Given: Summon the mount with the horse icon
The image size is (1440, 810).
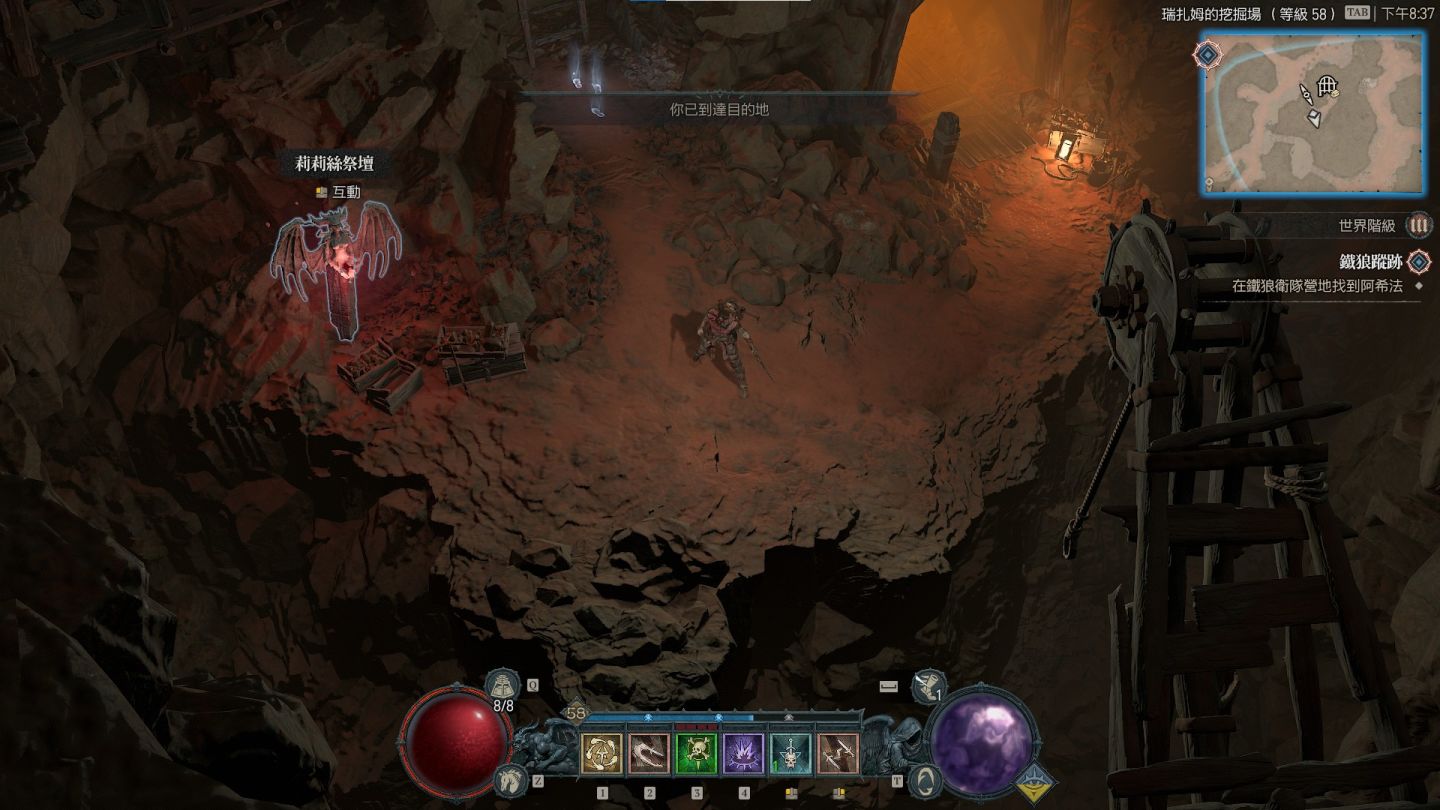Looking at the screenshot, I should point(509,780).
